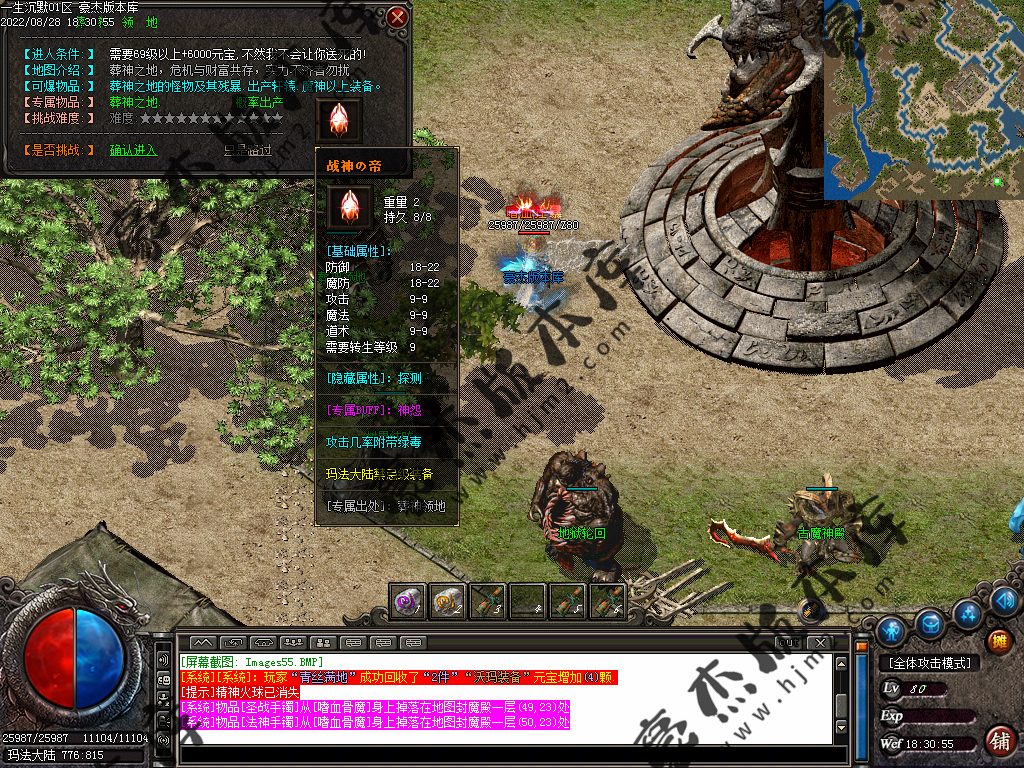Screen dimensions: 1024x768
Task: Open the minimap
Action: [x=923, y=100]
